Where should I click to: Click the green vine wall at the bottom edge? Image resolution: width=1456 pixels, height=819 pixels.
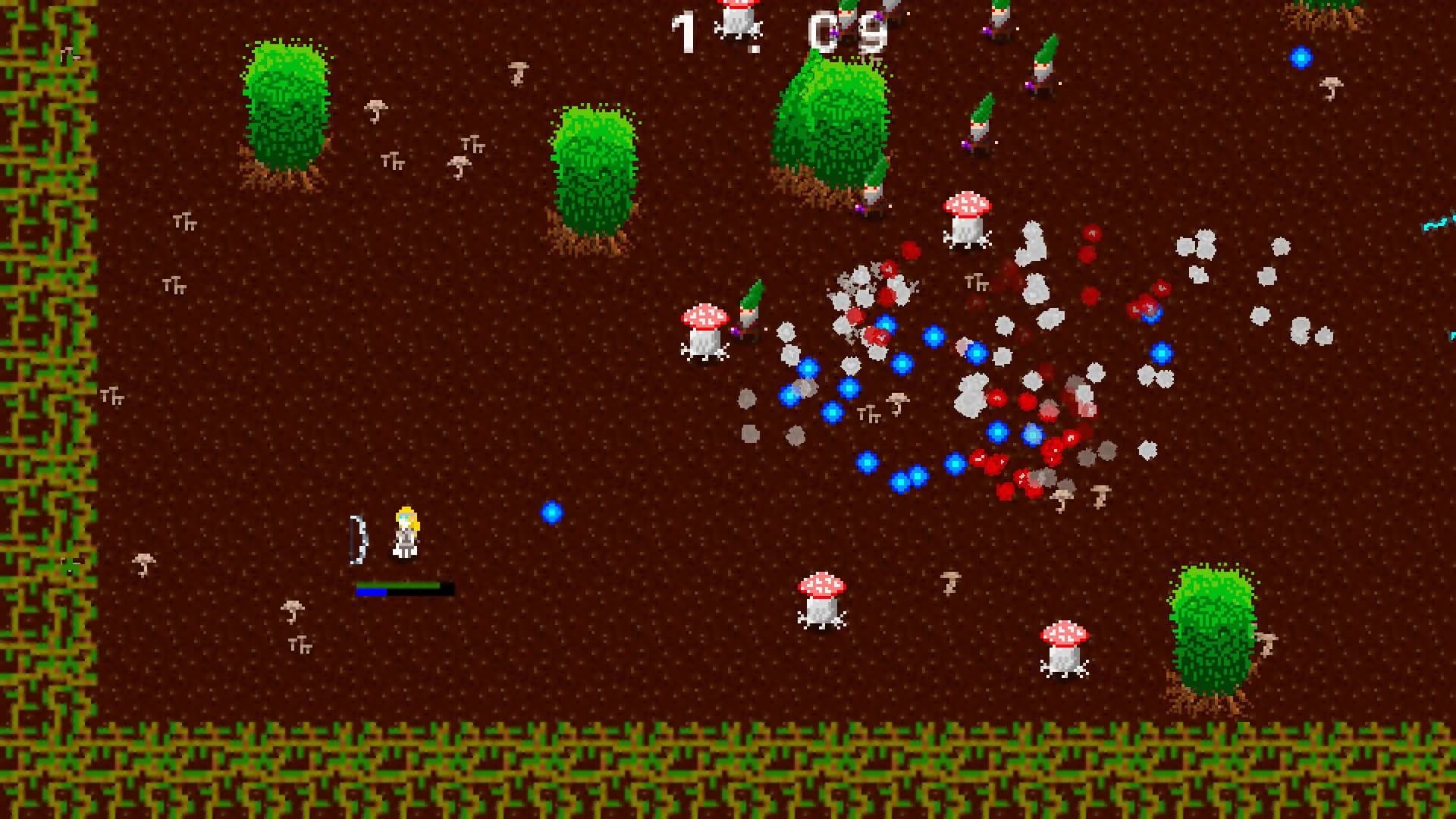pyautogui.click(x=728, y=766)
